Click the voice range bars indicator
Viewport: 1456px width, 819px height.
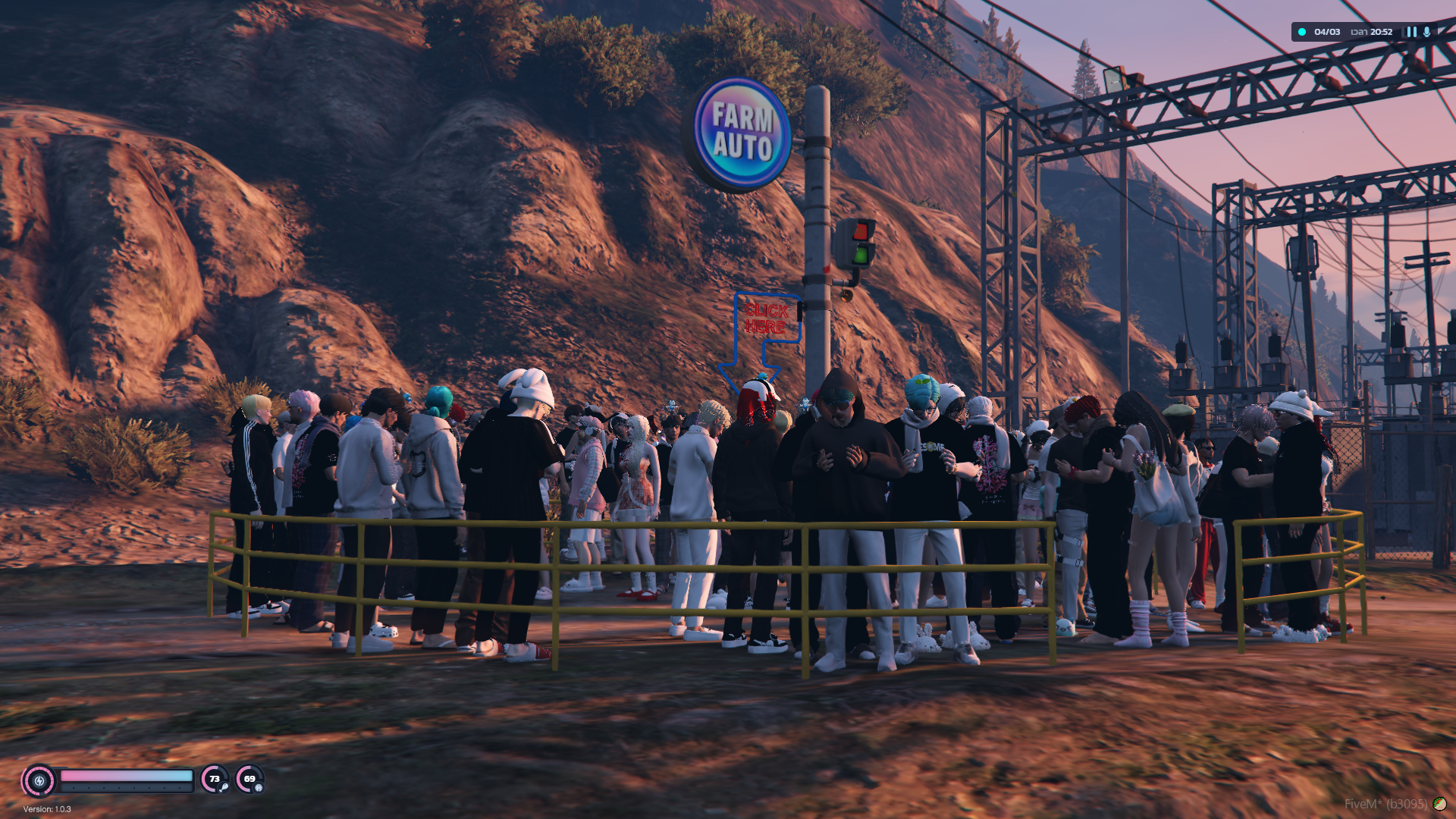tap(1411, 32)
